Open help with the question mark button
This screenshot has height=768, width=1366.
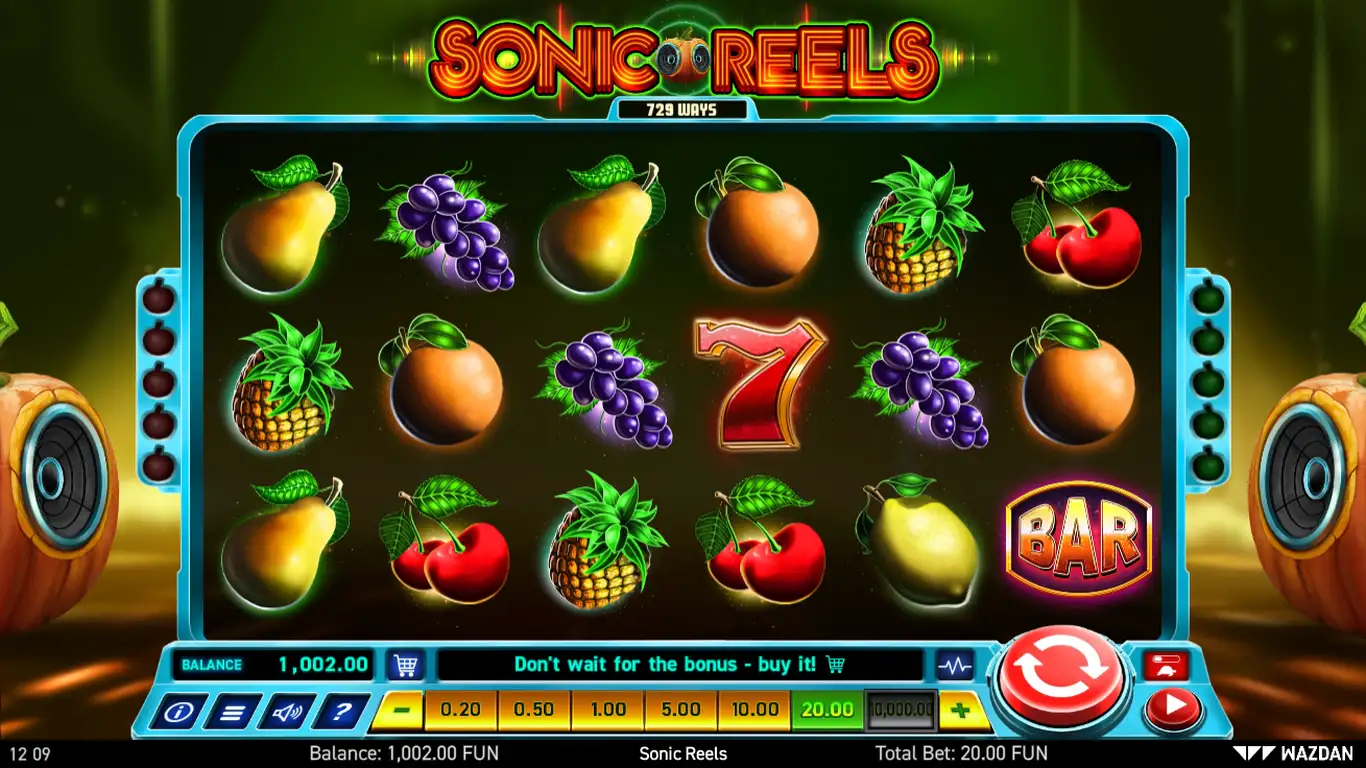pos(341,712)
